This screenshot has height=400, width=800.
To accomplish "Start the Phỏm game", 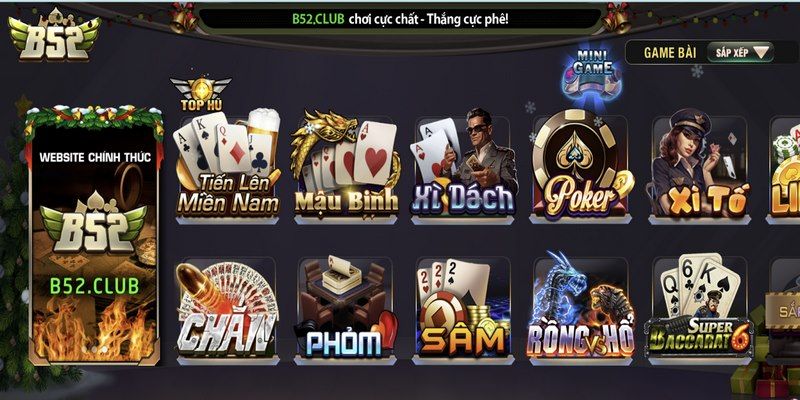I will [345, 308].
